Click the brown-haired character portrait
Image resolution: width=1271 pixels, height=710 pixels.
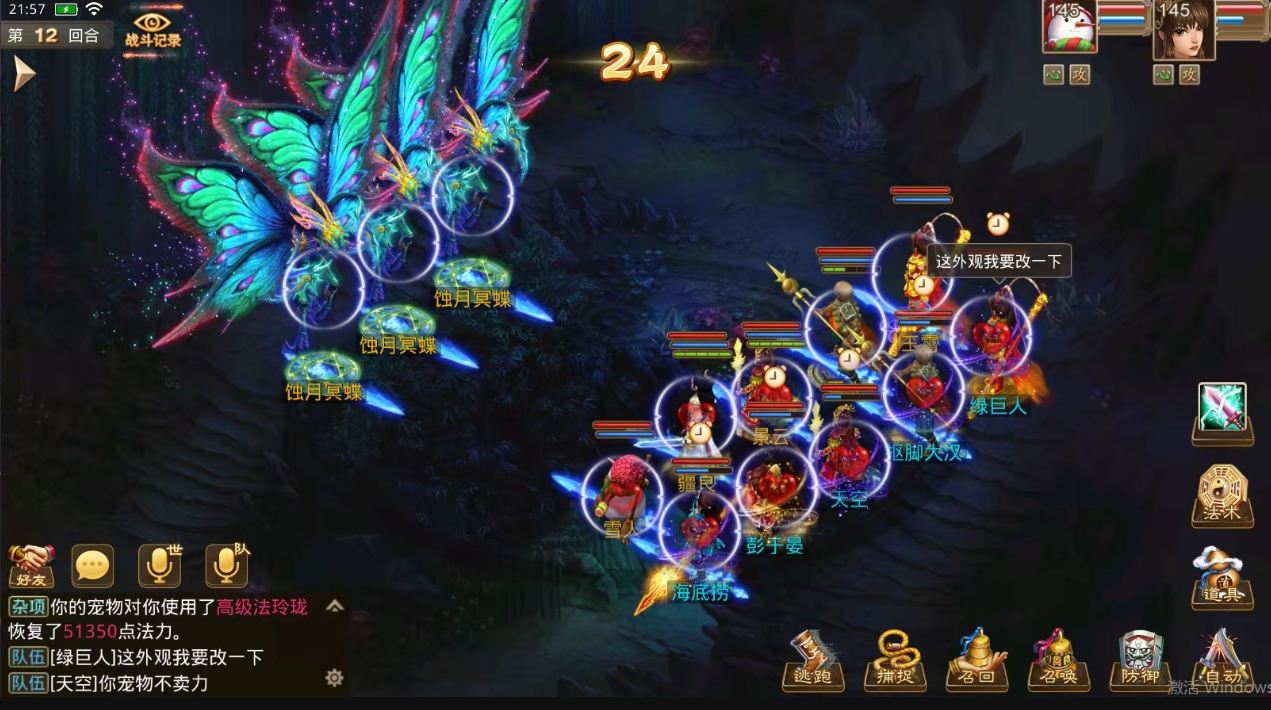pos(1182,28)
